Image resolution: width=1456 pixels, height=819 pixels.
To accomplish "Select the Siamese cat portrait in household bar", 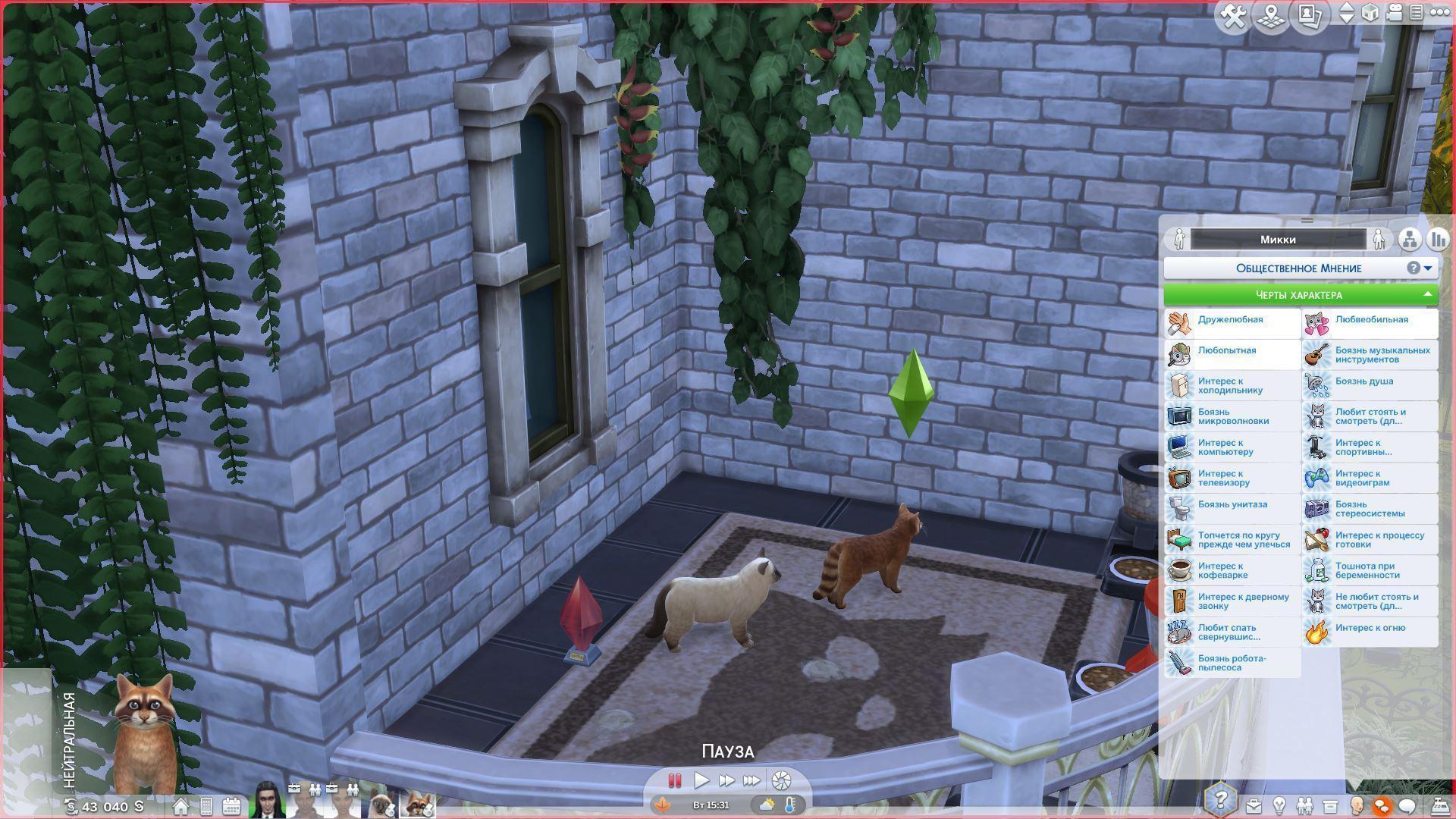I will [381, 804].
